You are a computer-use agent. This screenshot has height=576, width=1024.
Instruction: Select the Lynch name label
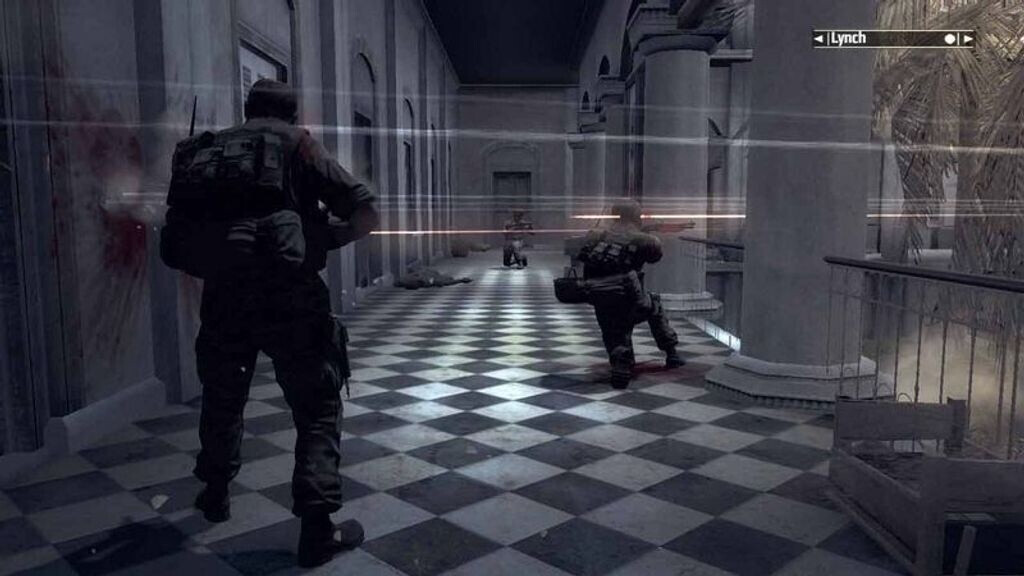pyautogui.click(x=848, y=39)
